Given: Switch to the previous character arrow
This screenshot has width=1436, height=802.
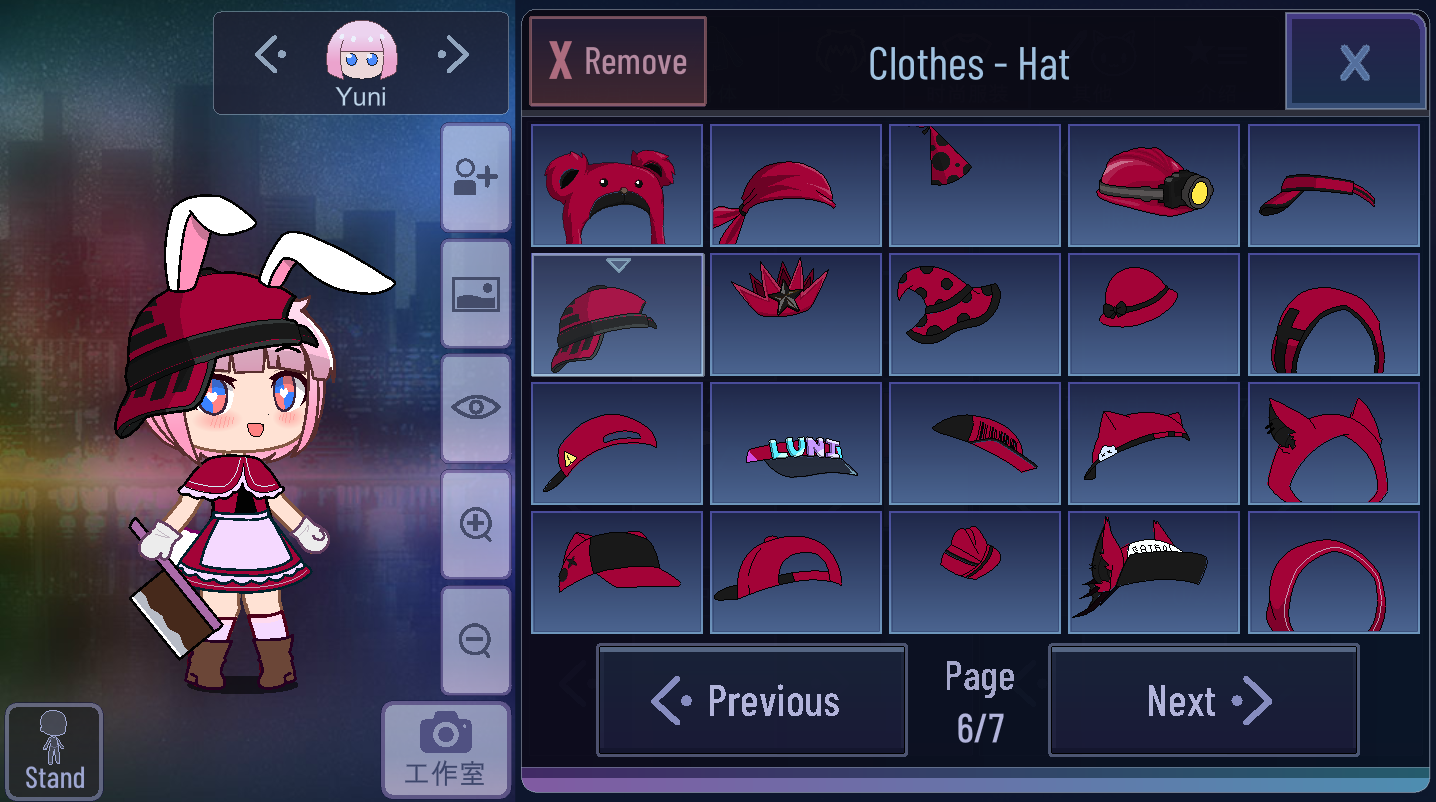Looking at the screenshot, I should [269, 56].
